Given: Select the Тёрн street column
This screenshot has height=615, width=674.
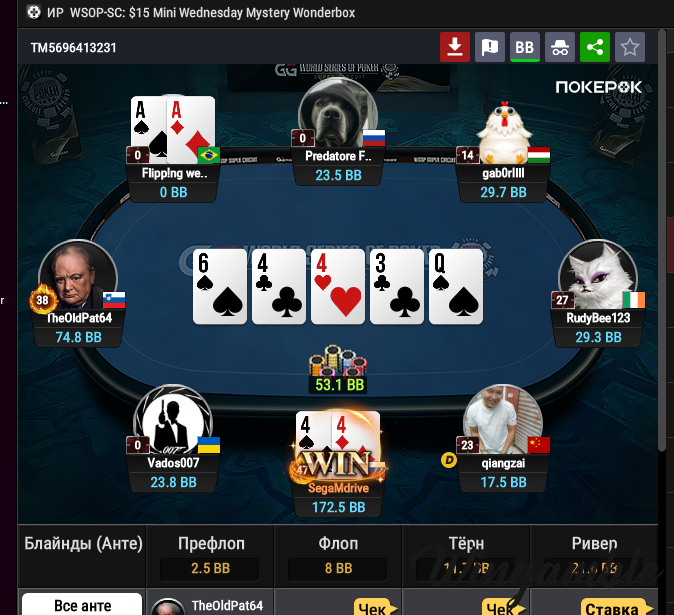Looking at the screenshot, I should (x=466, y=556).
